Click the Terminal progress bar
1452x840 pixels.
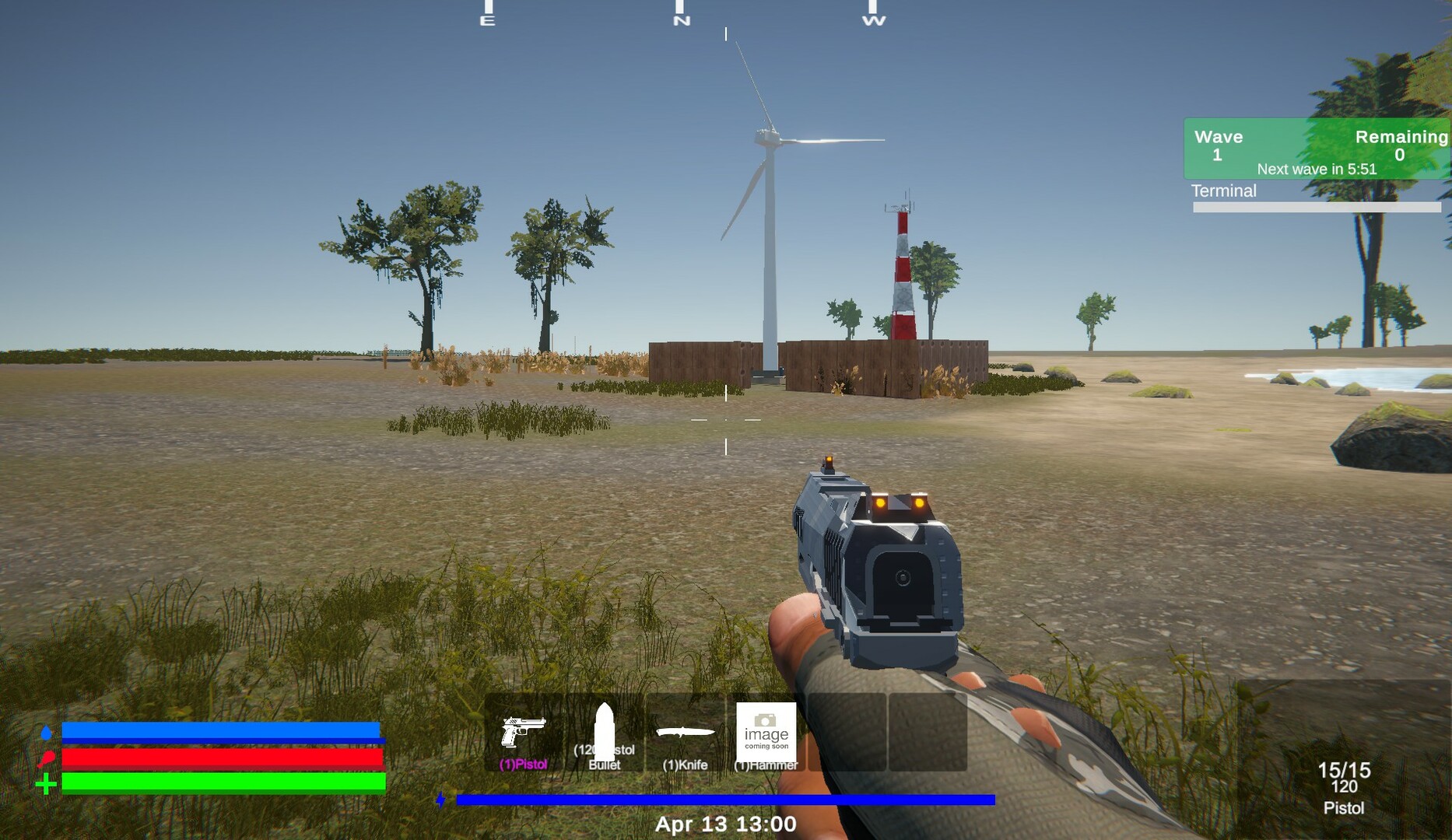[1315, 207]
